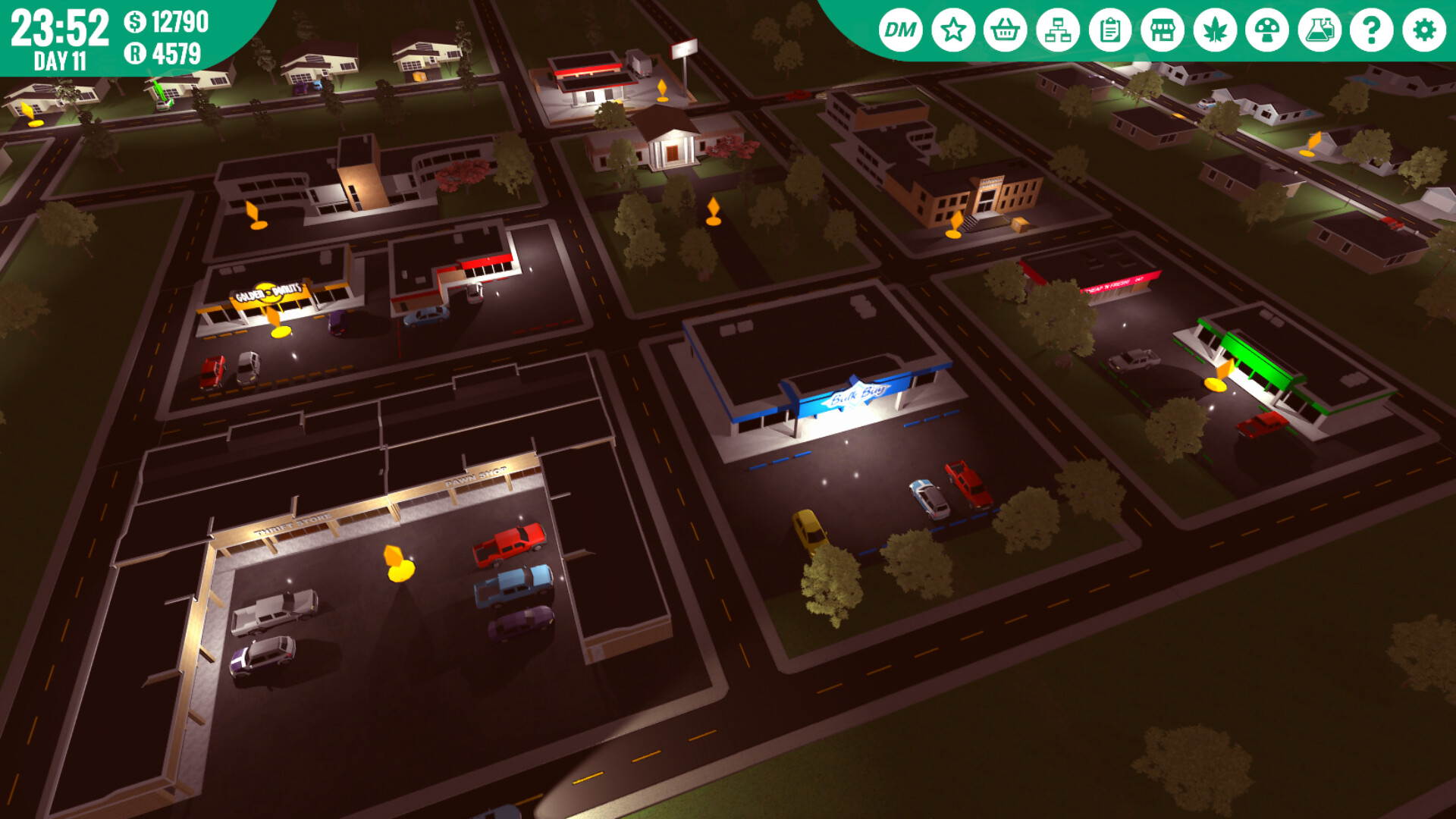The width and height of the screenshot is (1456, 819).
Task: Open the cannabis leaf menu
Action: [1215, 30]
